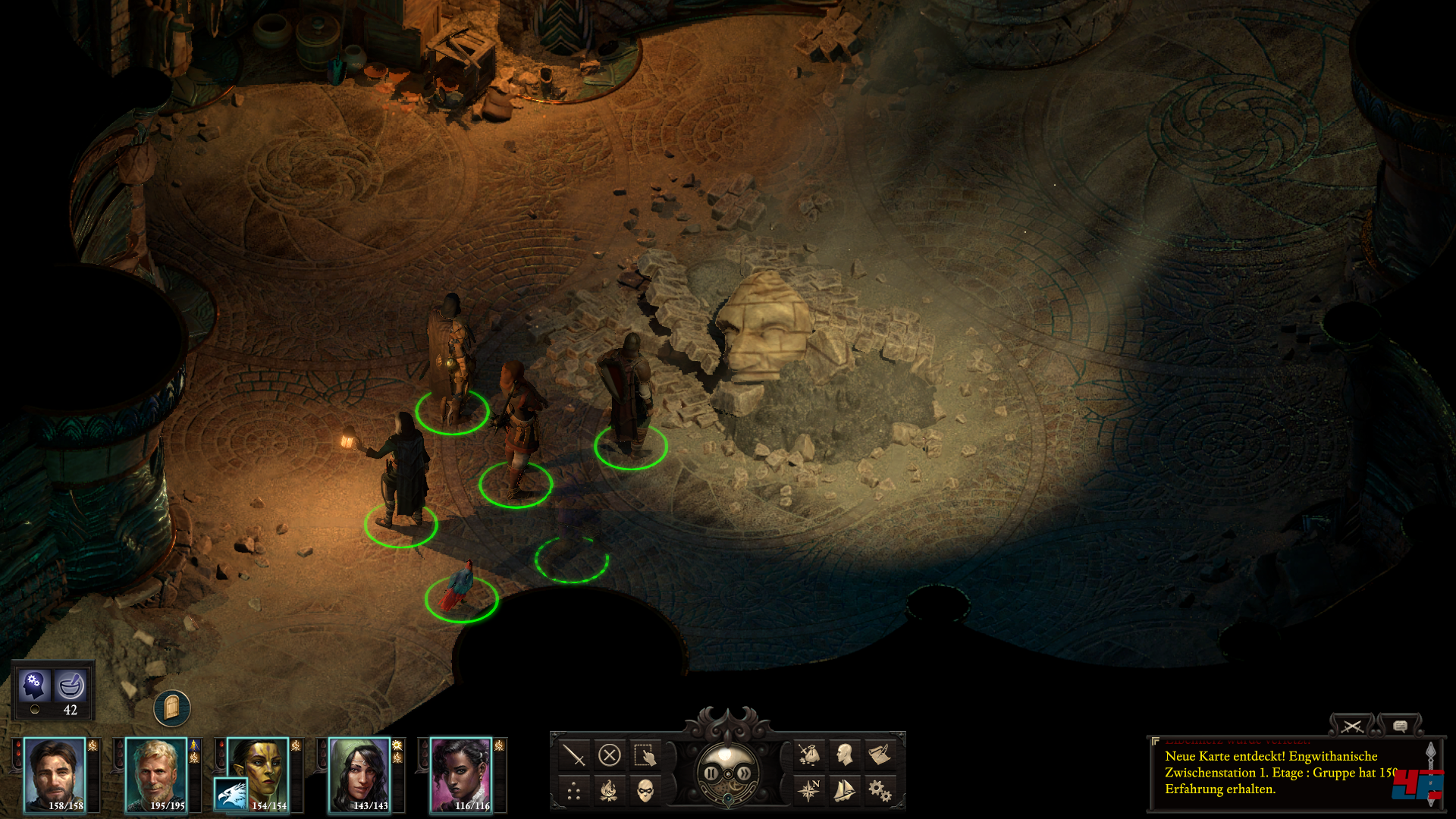Switch to the combat log crossed-swords tab
This screenshot has width=1456, height=819.
[1351, 726]
